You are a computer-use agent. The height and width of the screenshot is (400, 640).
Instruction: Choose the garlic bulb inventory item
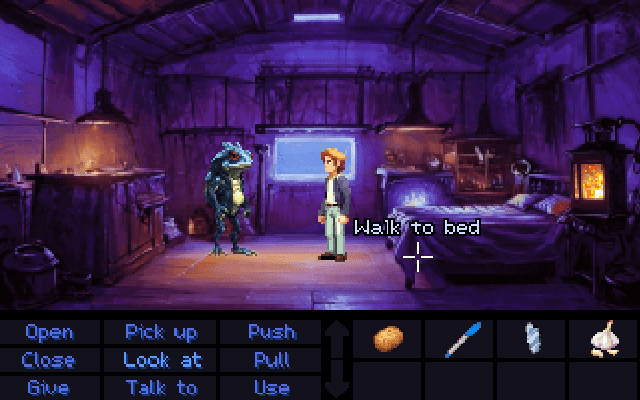click(603, 339)
